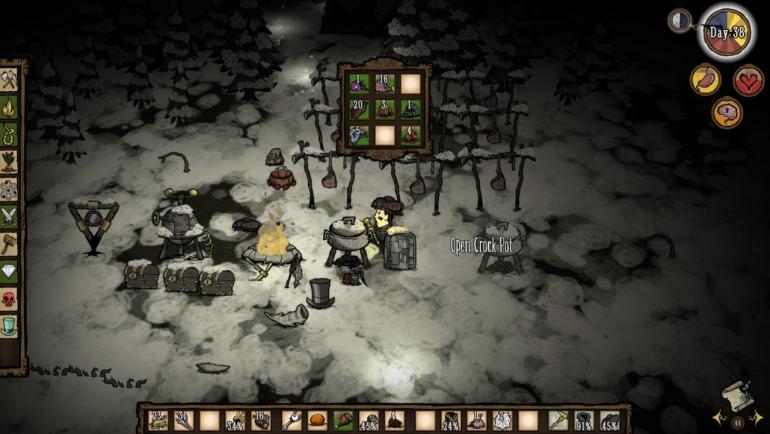Select the orange pumpkin inventory slot

click(x=316, y=420)
